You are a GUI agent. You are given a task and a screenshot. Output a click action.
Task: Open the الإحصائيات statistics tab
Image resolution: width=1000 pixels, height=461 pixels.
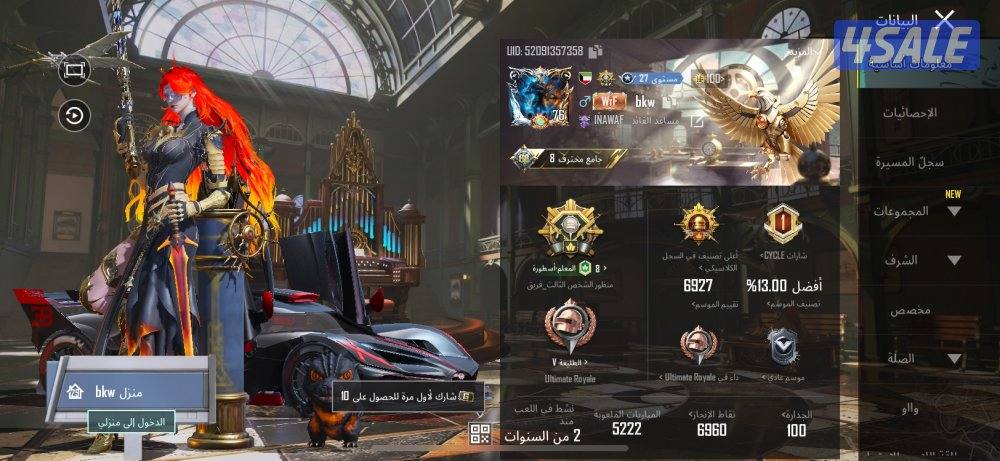coord(909,113)
